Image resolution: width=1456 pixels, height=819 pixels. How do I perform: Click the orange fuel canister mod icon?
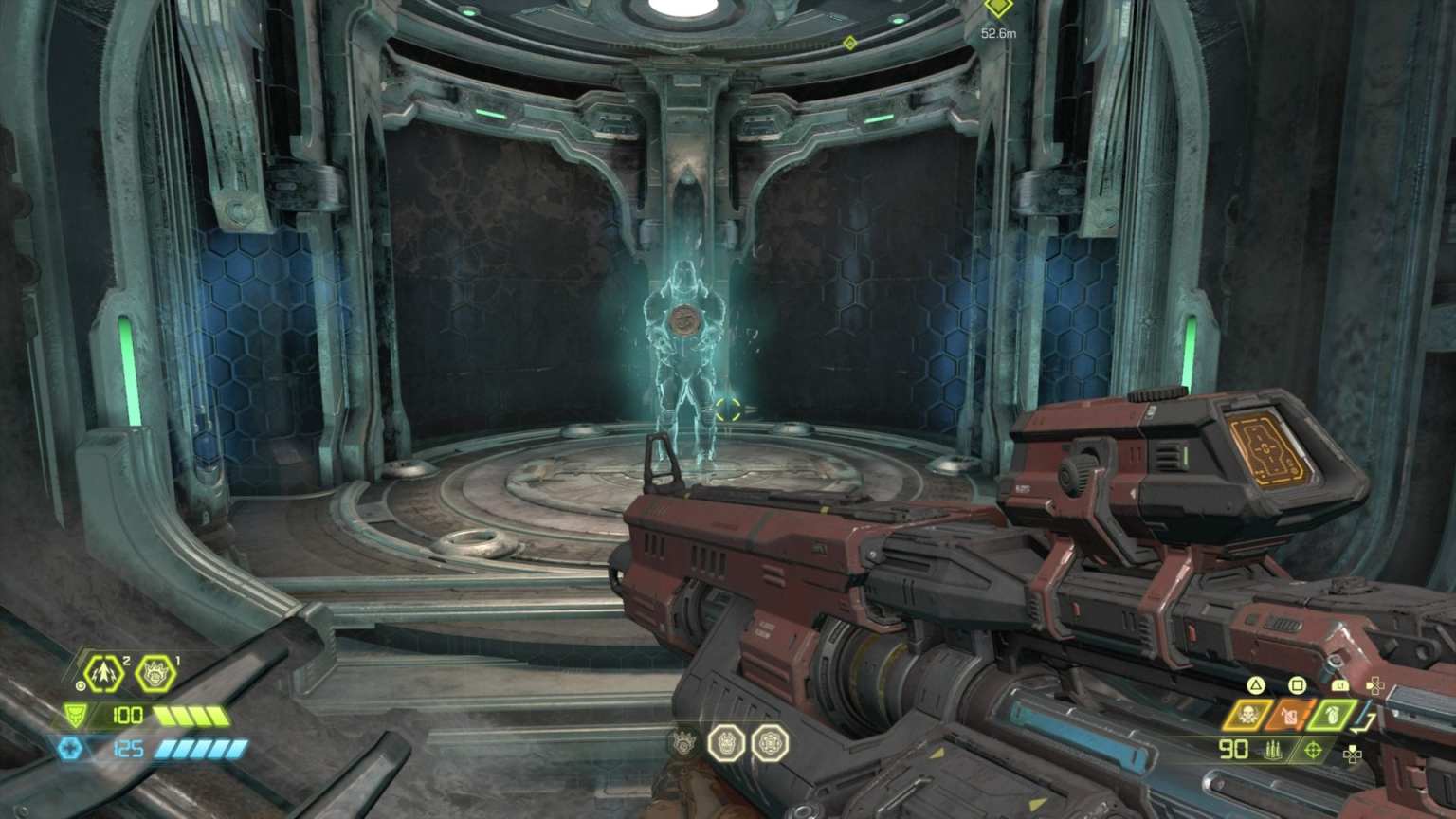point(1289,713)
